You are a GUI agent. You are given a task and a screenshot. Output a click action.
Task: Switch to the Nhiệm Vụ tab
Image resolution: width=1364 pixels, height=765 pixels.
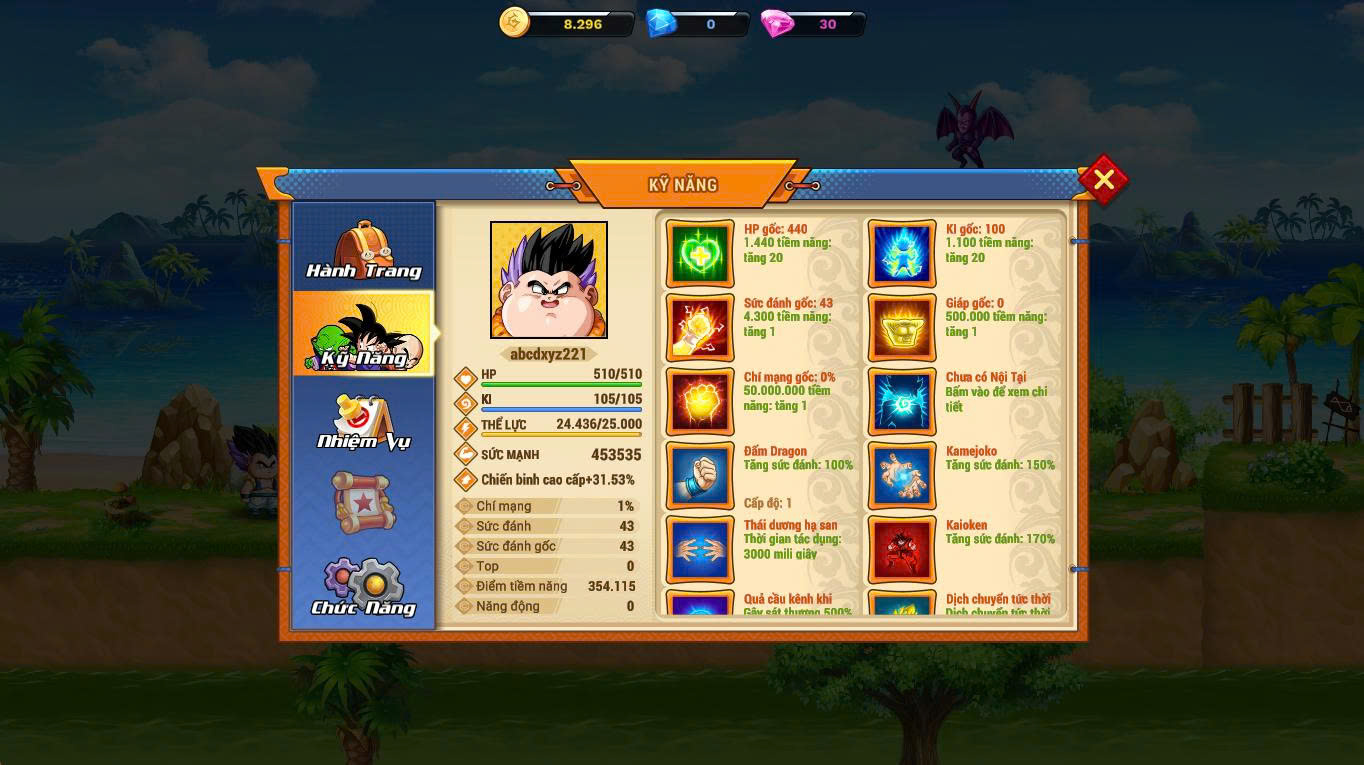click(x=363, y=421)
